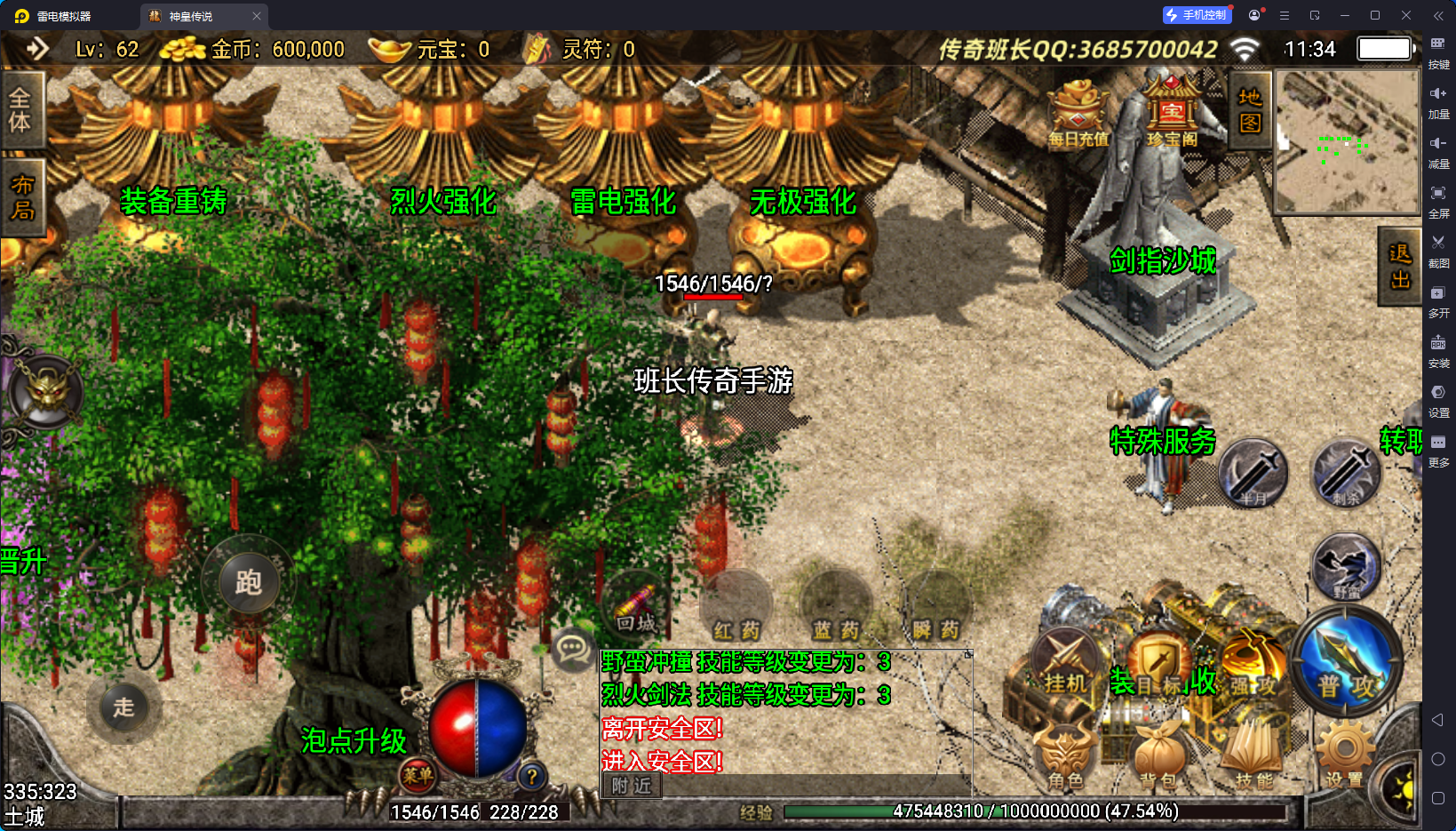Toggle 跑 run movement mode
This screenshot has width=1456, height=831.
tap(248, 582)
